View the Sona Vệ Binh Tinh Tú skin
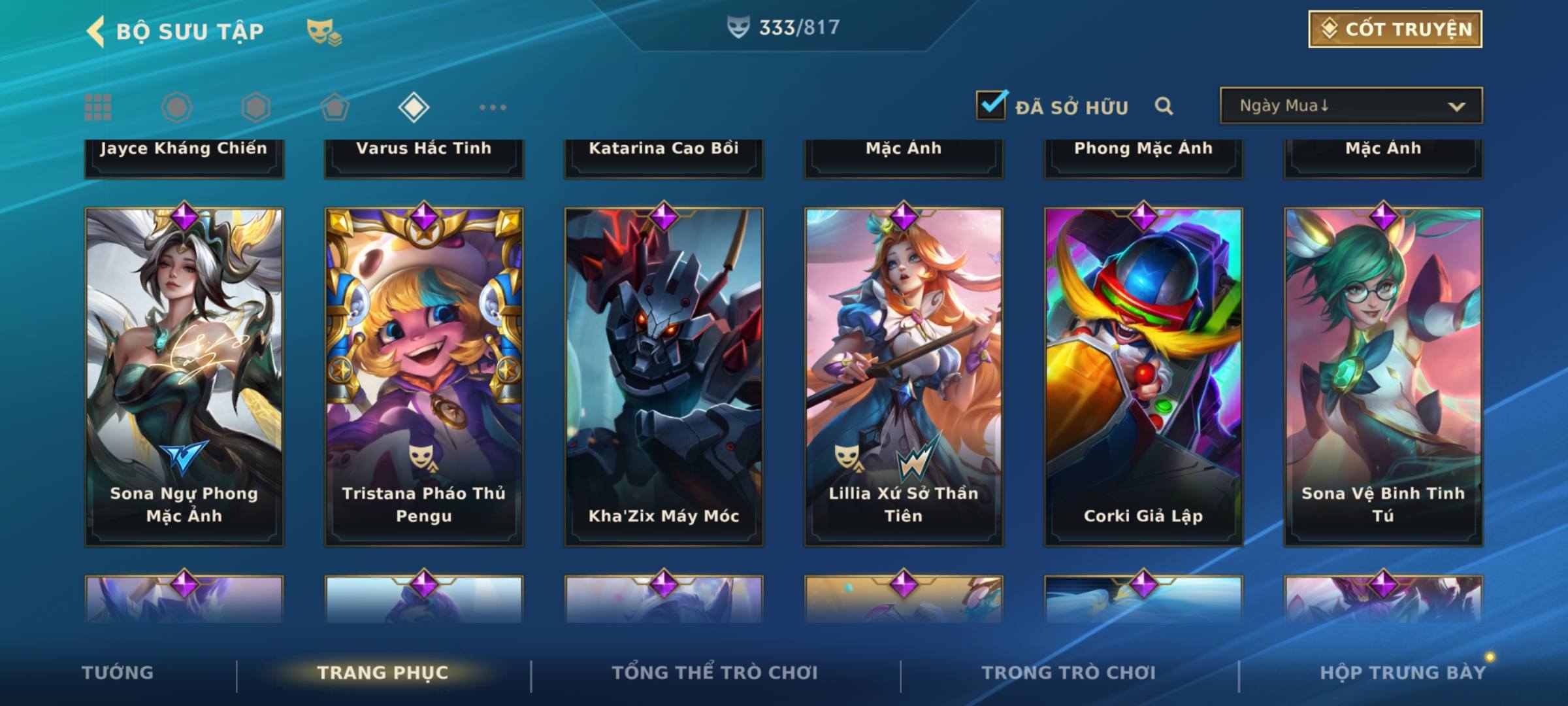Viewport: 1568px width, 706px height. coord(1383,377)
